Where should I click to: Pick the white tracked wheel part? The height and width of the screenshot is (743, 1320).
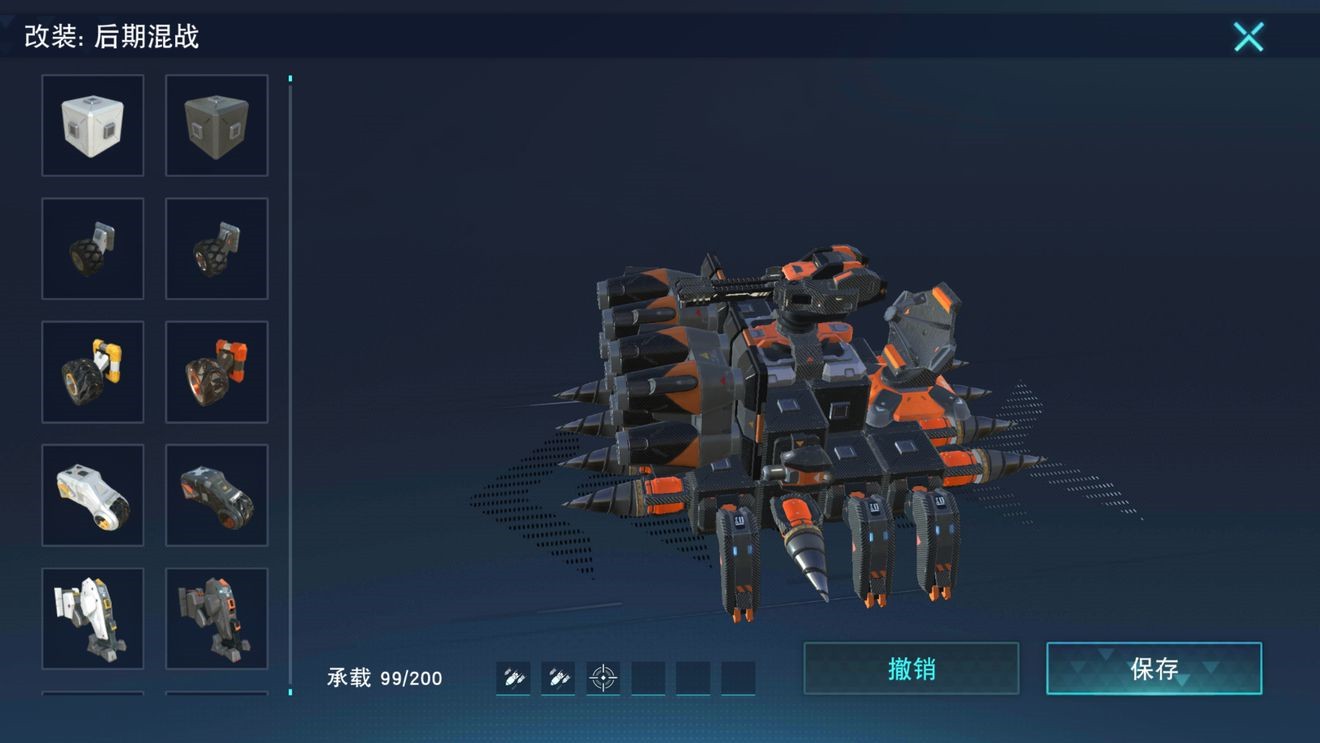point(93,495)
